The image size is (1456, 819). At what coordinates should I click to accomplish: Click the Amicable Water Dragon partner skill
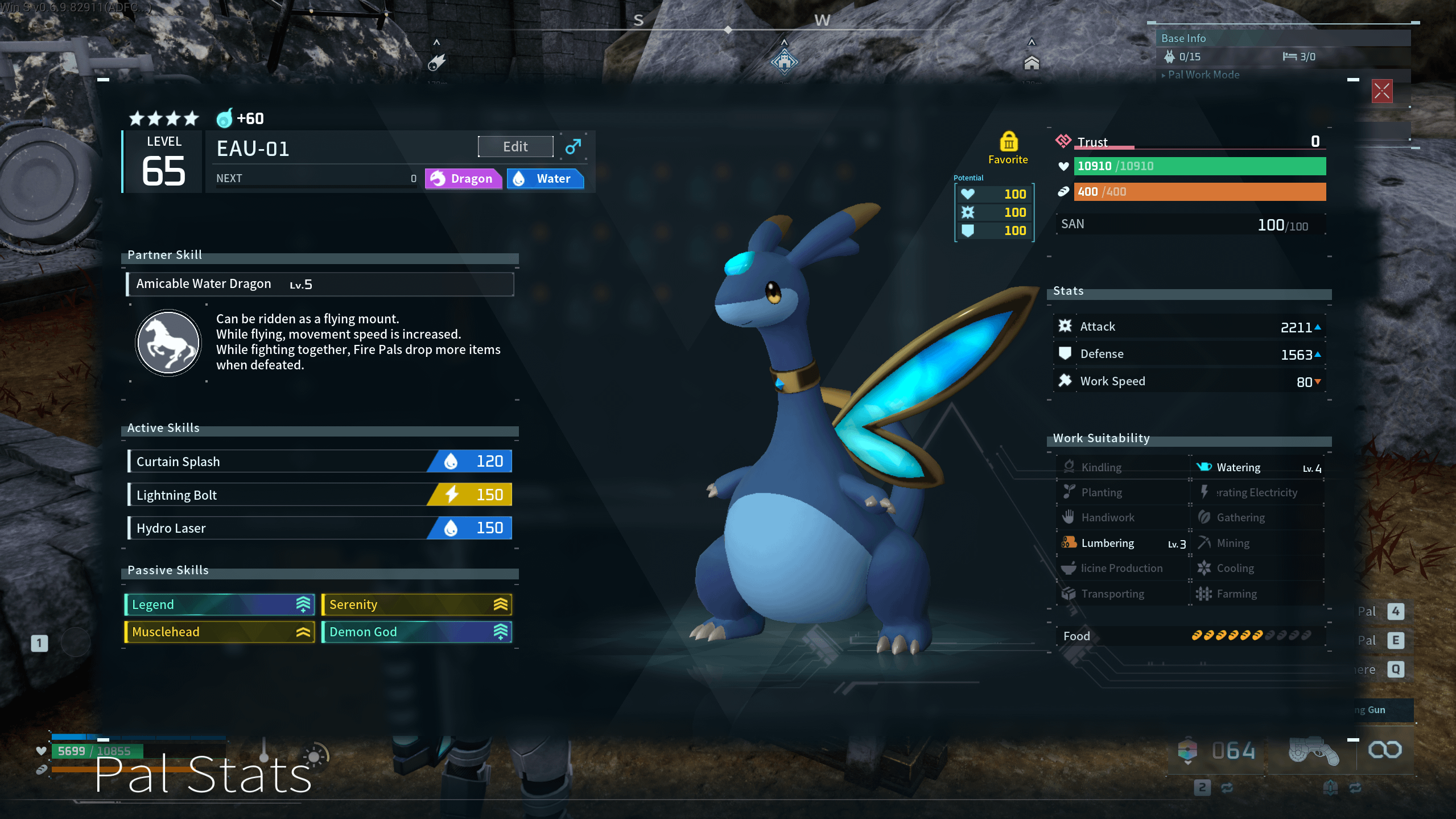click(320, 284)
